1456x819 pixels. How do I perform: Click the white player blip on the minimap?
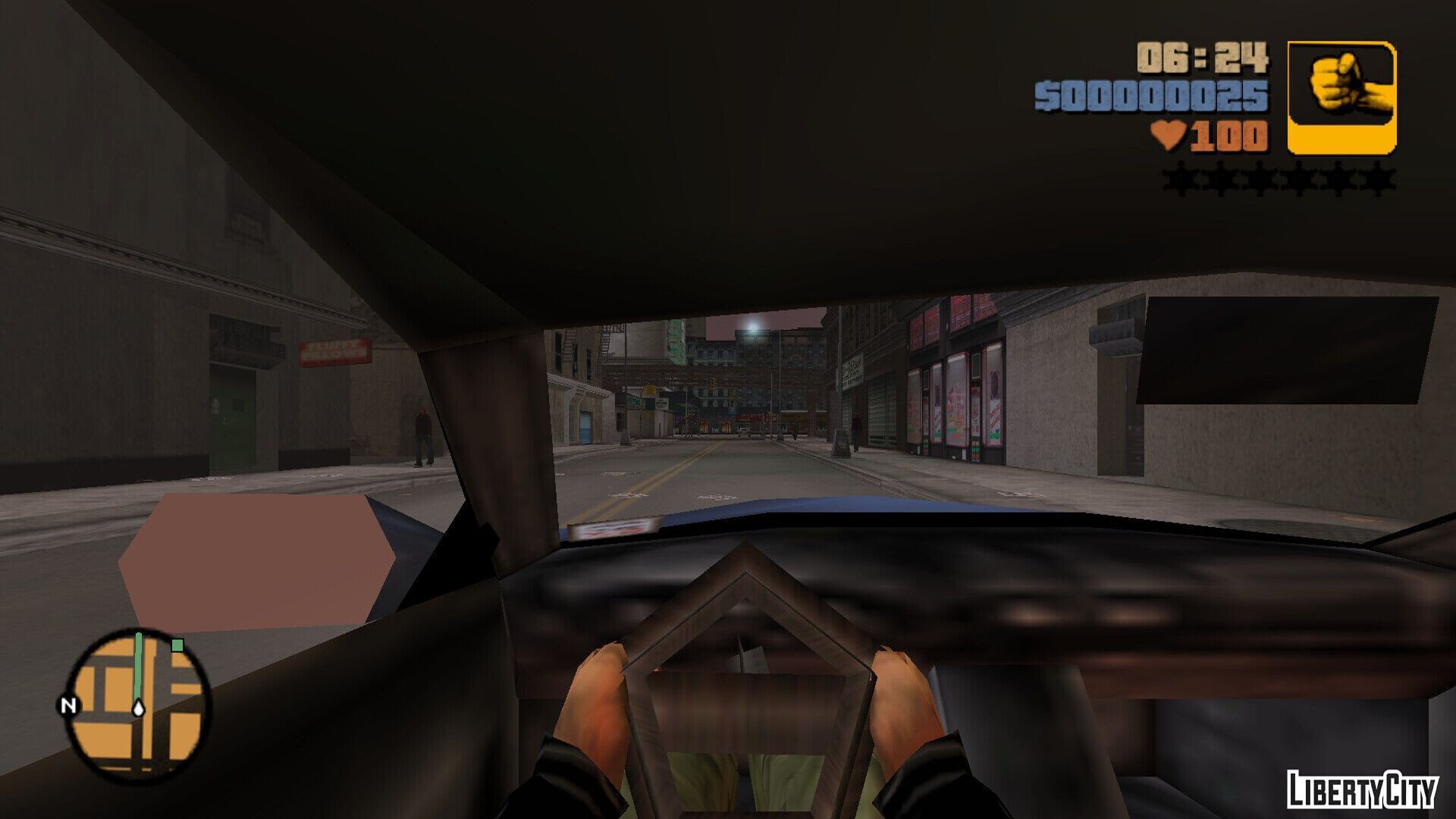(x=138, y=708)
